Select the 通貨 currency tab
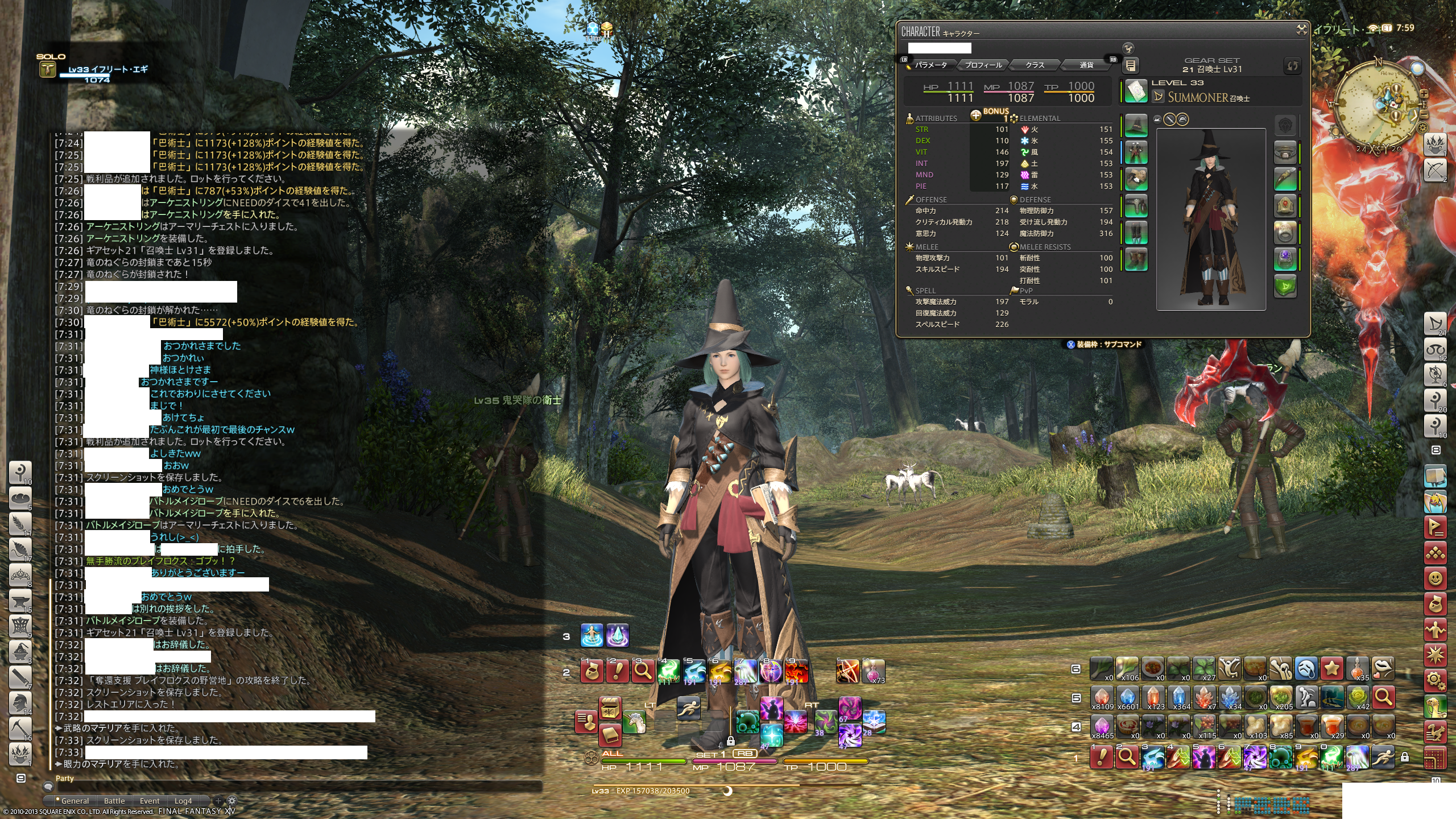 pos(1086,65)
